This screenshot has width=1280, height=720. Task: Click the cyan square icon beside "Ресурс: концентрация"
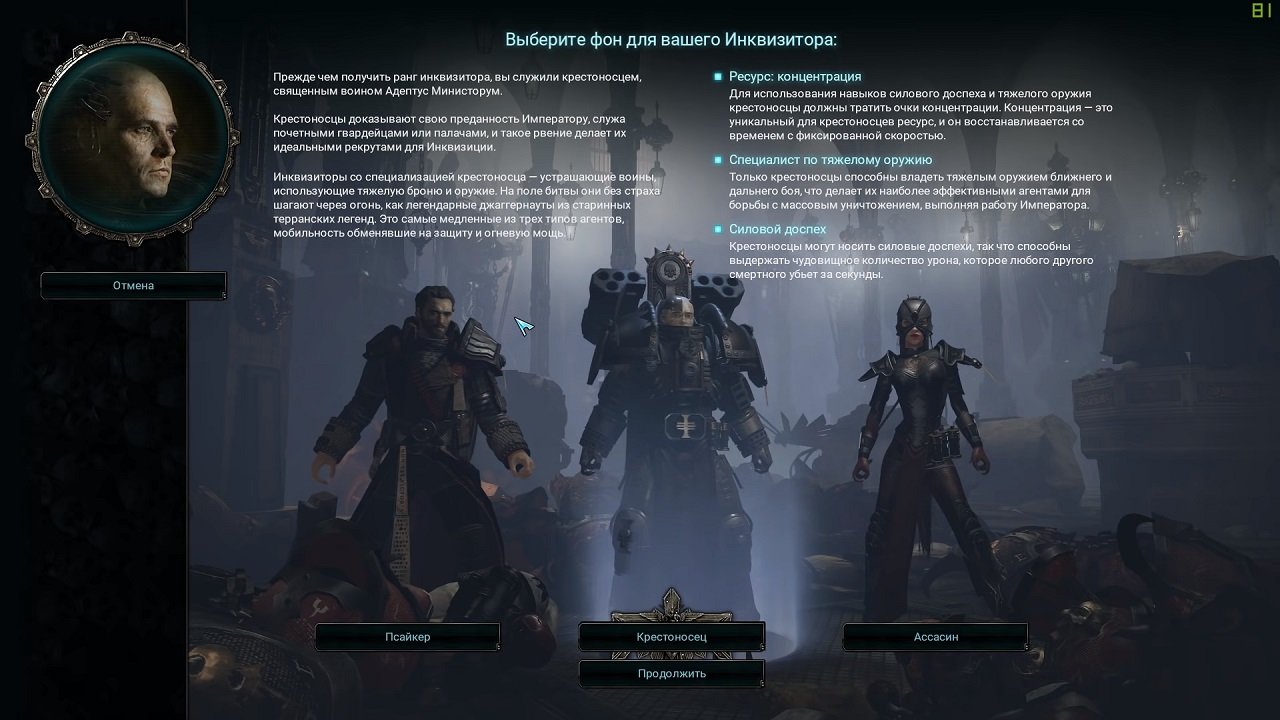click(716, 76)
